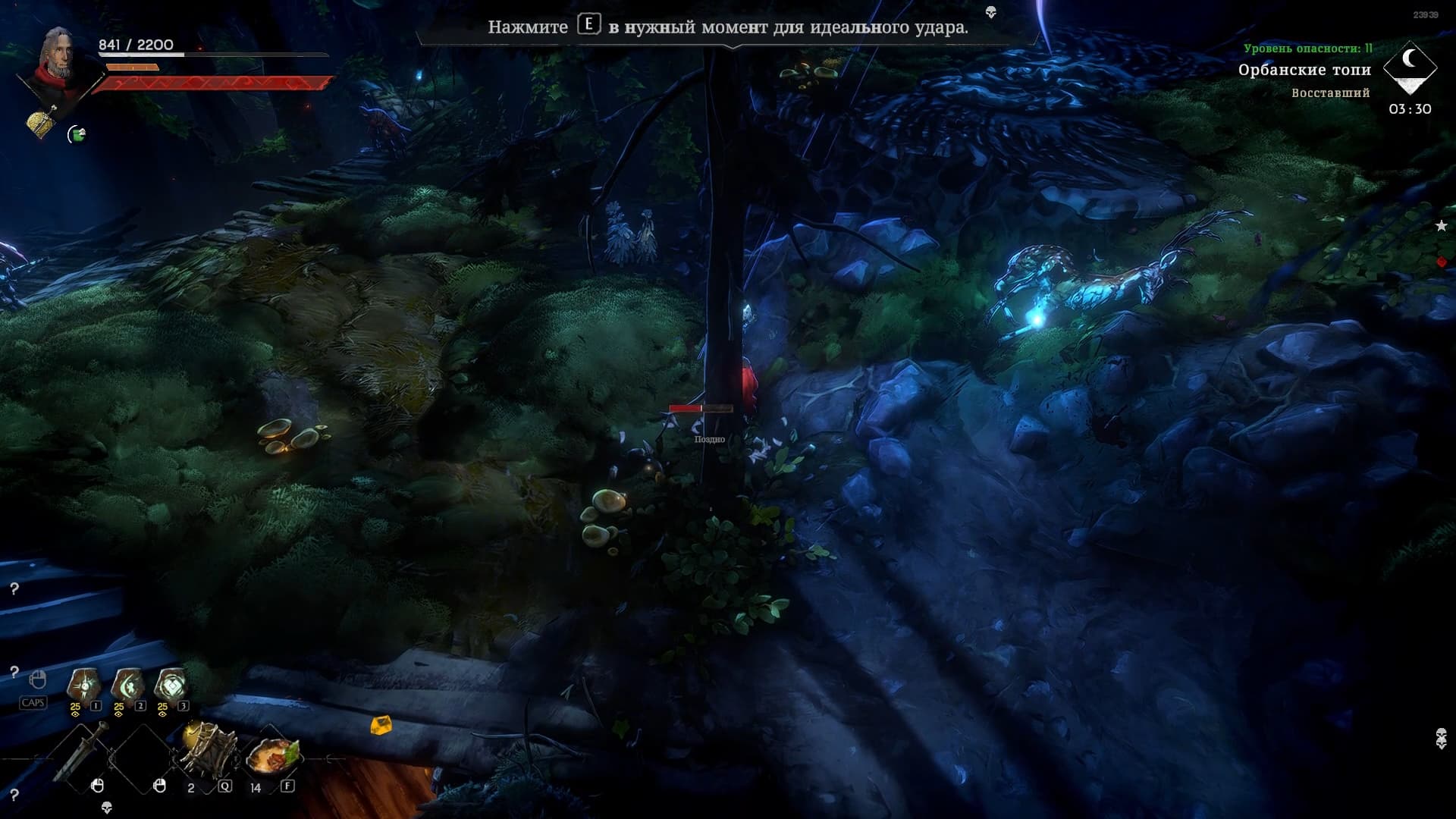Screen dimensions: 1456x819
Task: Activate the diamond rune ability
Action: tap(171, 685)
